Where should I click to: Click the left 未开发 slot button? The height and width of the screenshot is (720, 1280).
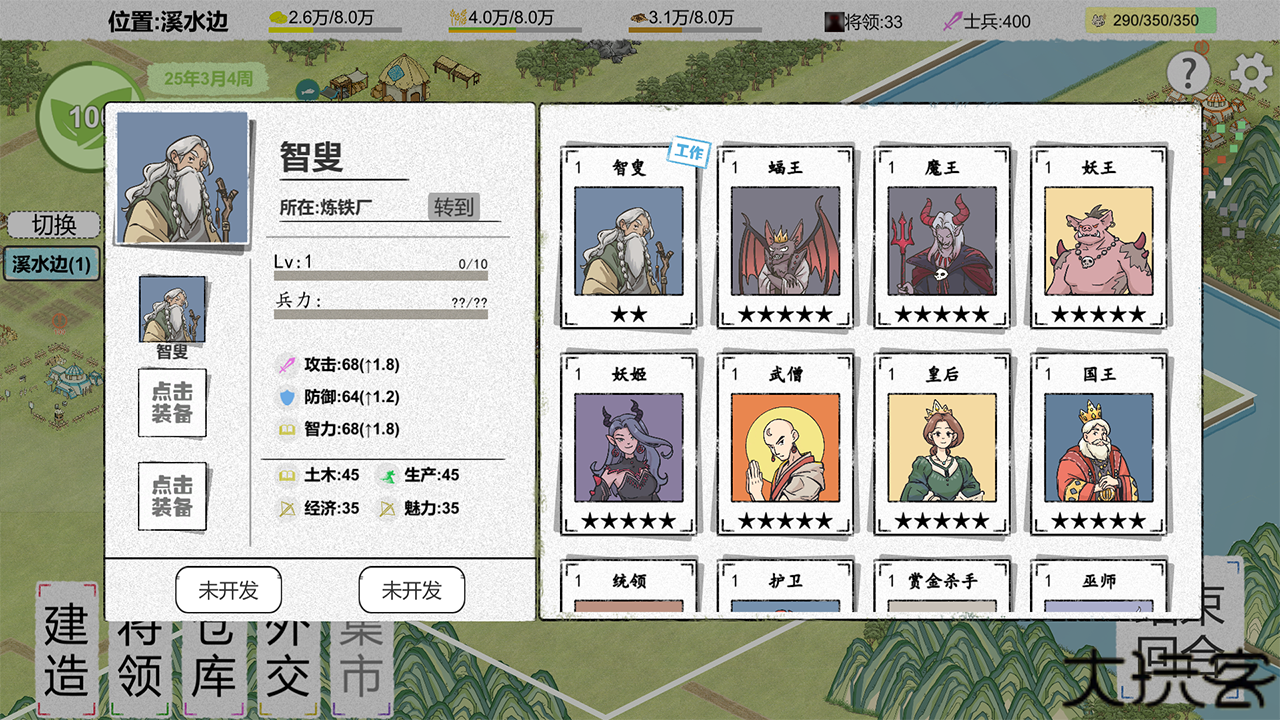(228, 590)
